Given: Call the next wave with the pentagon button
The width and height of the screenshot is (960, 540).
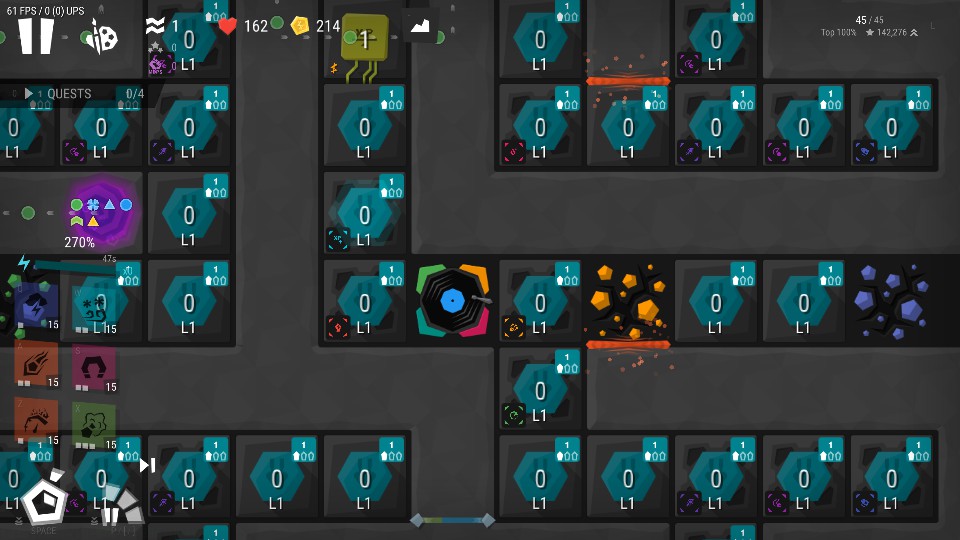Looking at the screenshot, I should coord(43,499).
